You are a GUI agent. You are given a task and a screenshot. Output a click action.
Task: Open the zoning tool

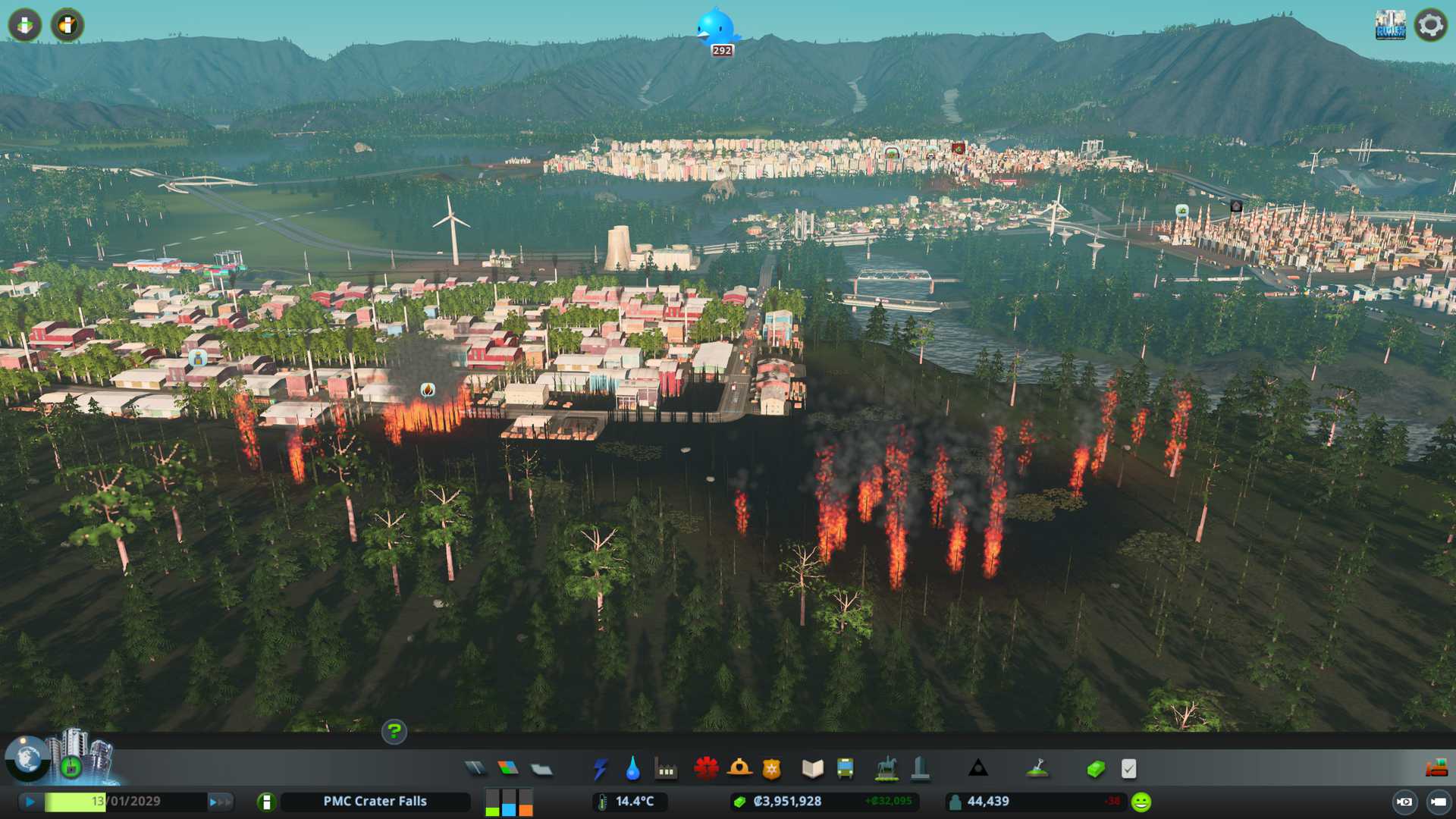pyautogui.click(x=508, y=769)
